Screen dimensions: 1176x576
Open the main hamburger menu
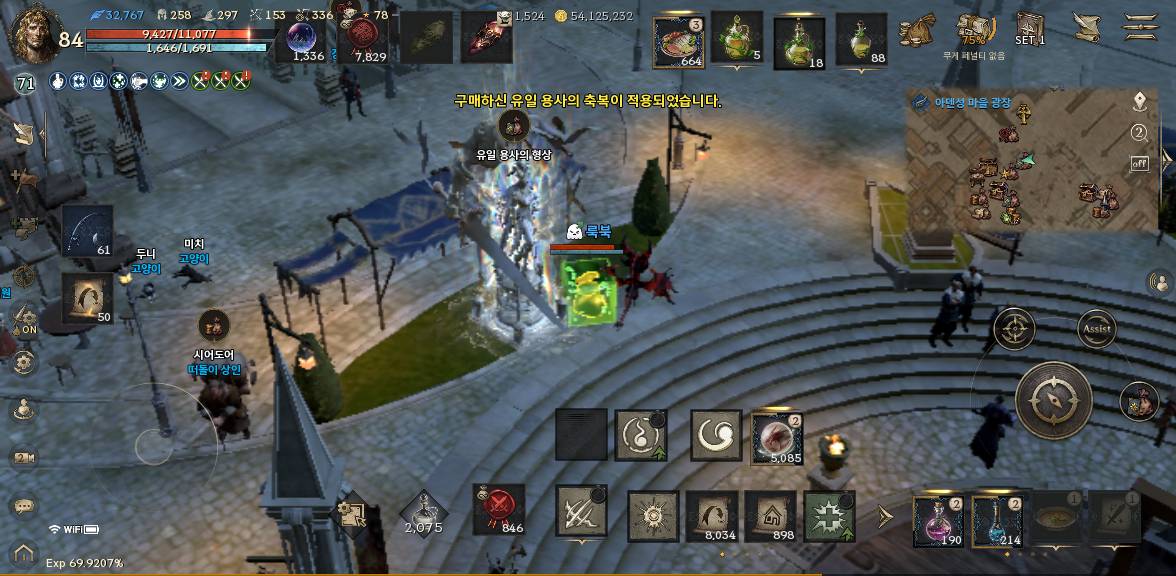(x=1139, y=27)
